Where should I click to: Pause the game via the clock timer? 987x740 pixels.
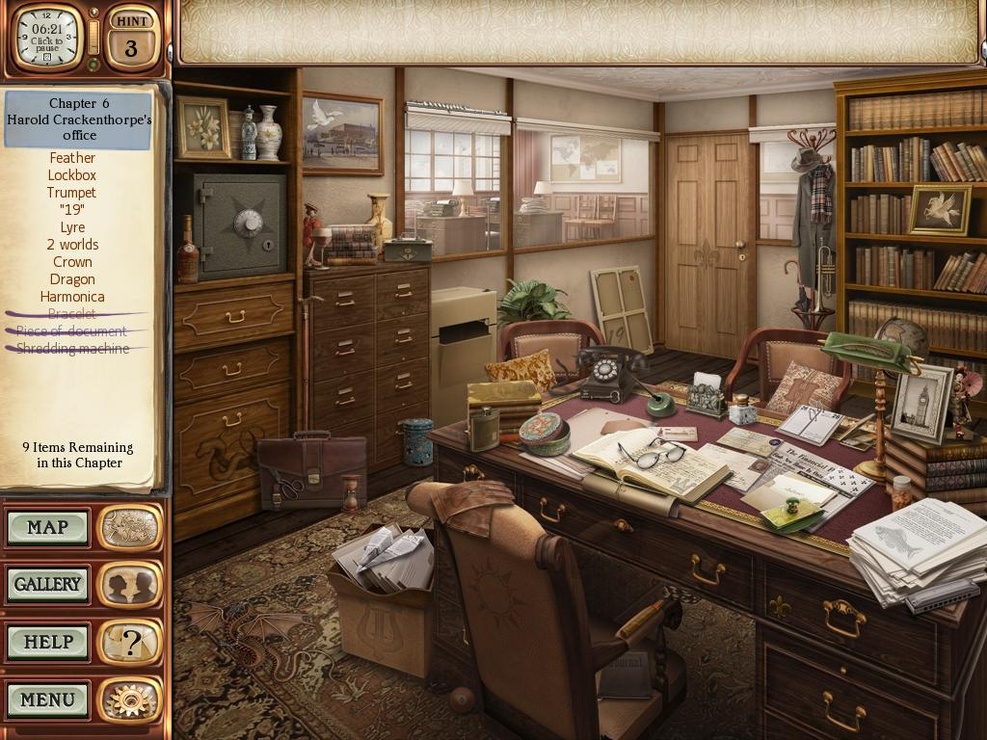pos(47,36)
